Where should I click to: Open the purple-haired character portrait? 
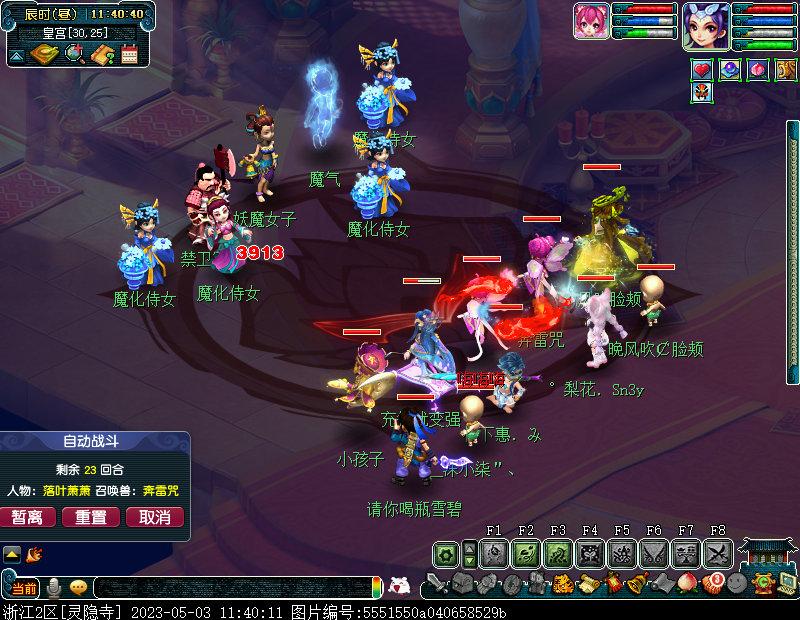click(x=706, y=23)
